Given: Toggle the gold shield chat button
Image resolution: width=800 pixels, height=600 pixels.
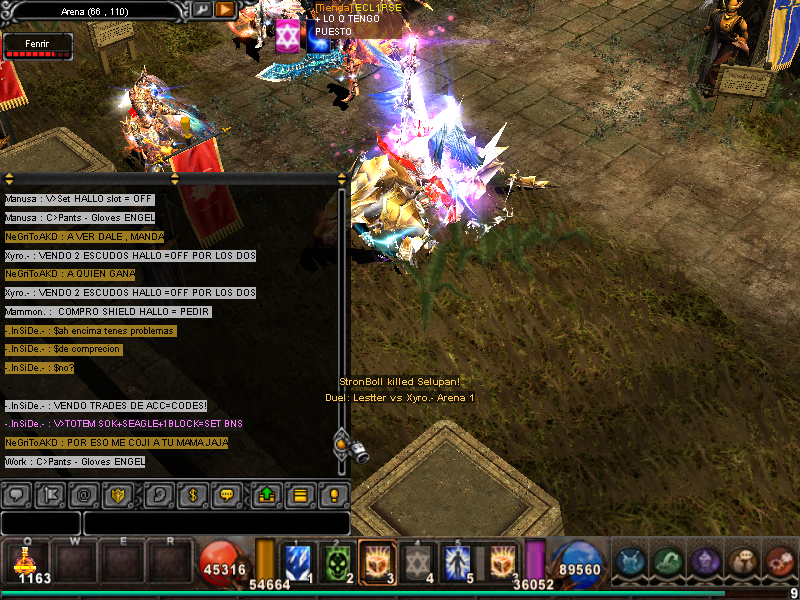Looking at the screenshot, I should [x=118, y=494].
